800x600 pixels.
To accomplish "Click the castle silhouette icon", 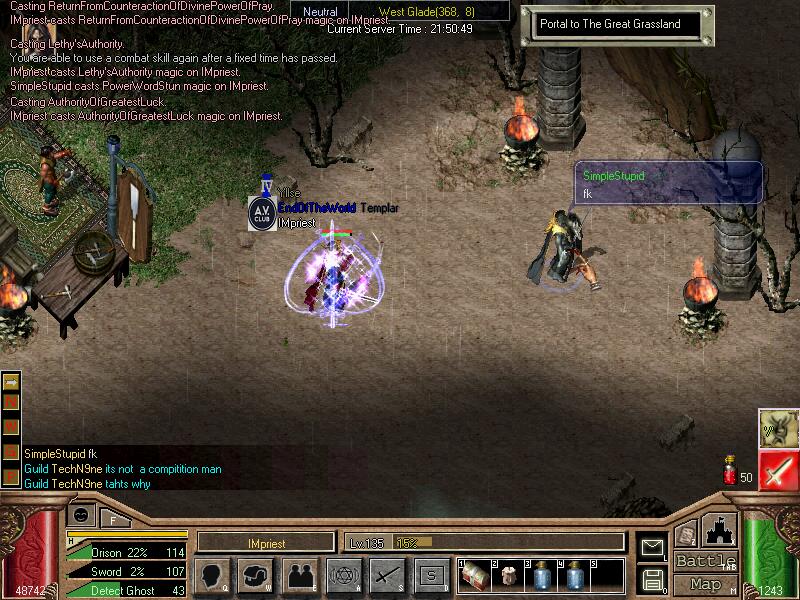I will click(x=720, y=530).
